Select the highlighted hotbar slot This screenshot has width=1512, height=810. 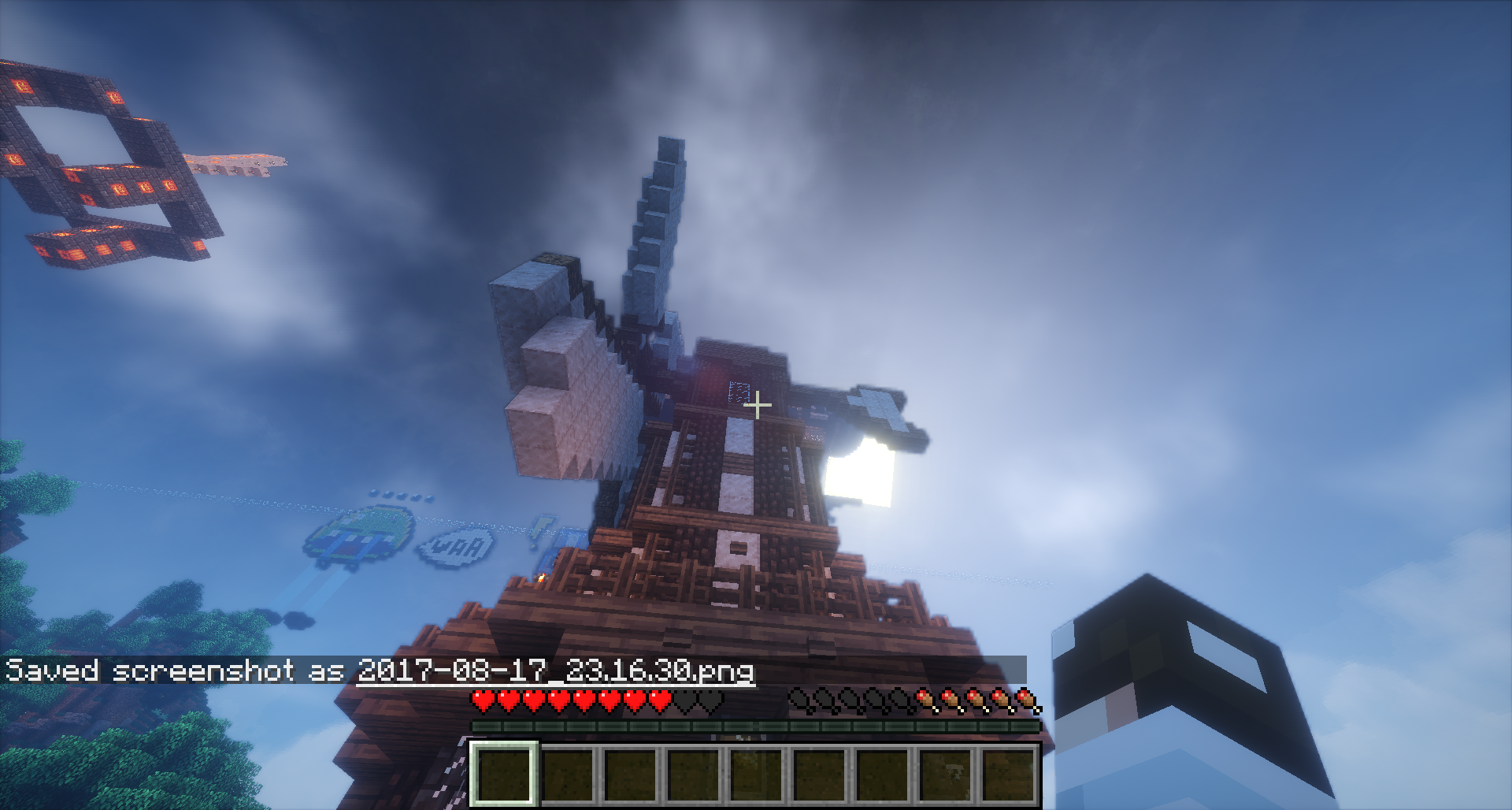[x=504, y=774]
